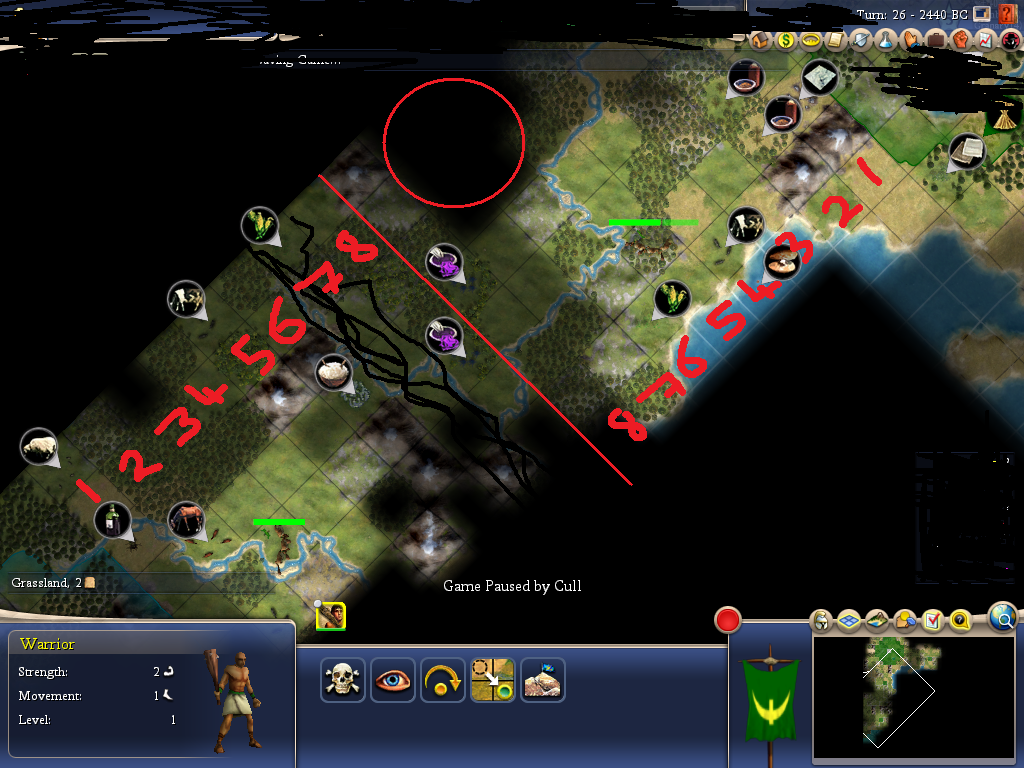Click on the minimap

(902, 698)
